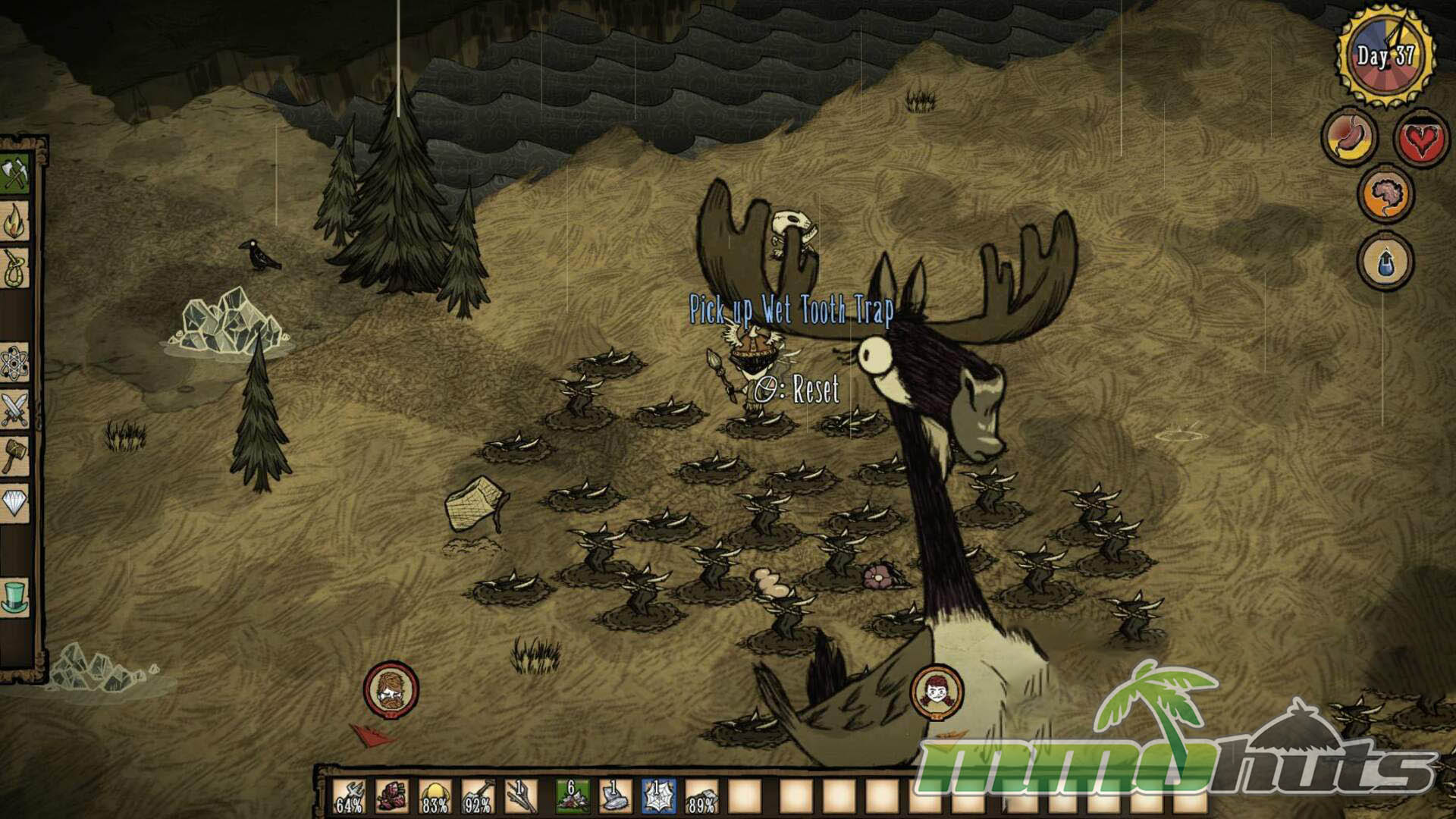Select the 64% durability tool slot
Viewport: 1456px width, 819px height.
(x=349, y=797)
